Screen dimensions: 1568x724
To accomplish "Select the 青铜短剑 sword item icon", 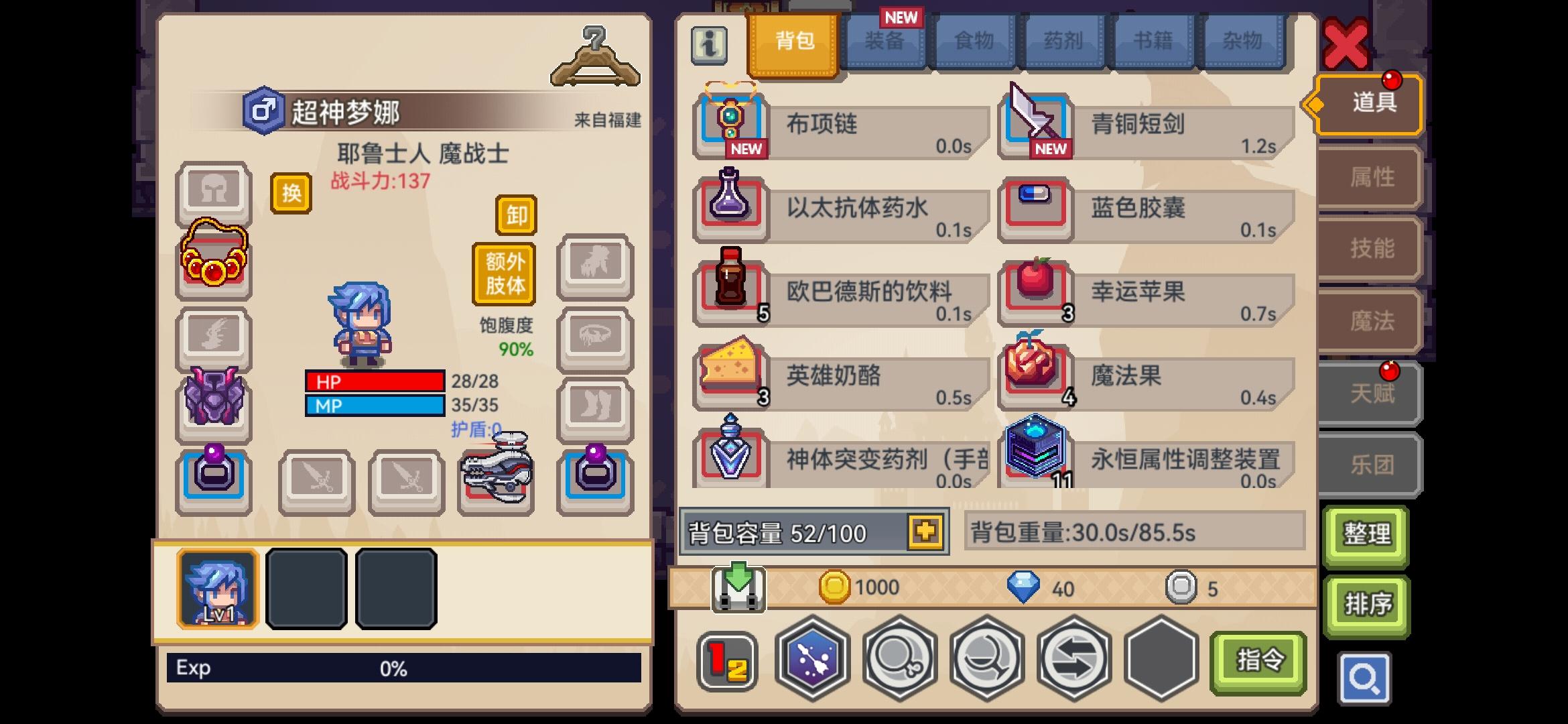I will pos(1035,121).
